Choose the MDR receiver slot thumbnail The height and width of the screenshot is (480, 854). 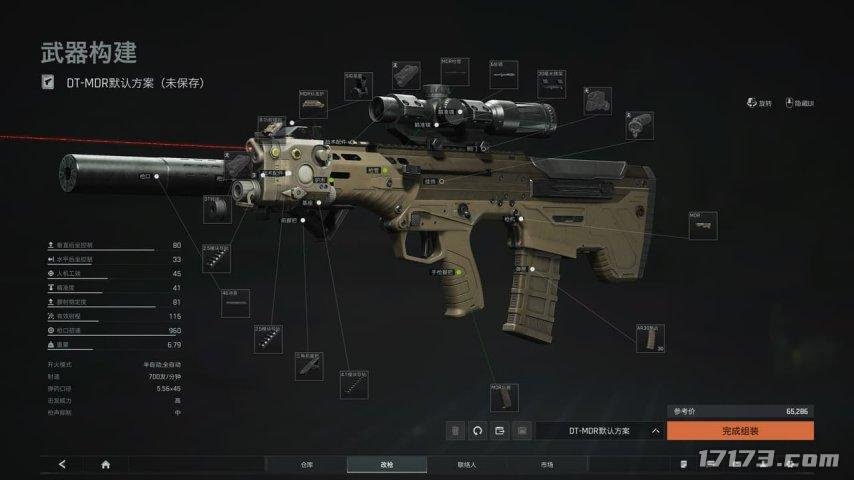pos(702,225)
